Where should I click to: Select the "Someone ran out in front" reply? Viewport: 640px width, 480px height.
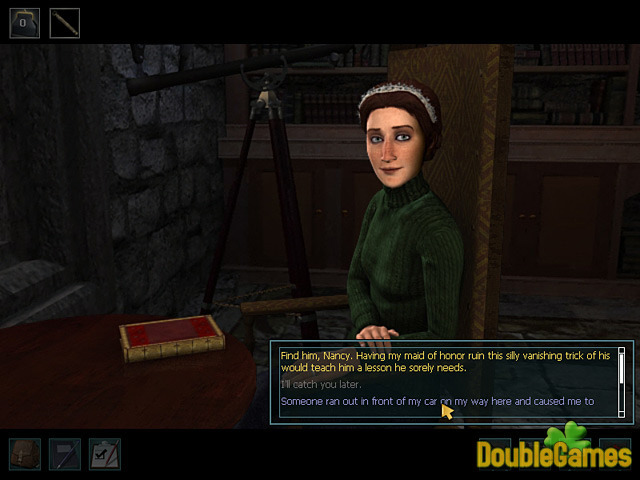[437, 401]
